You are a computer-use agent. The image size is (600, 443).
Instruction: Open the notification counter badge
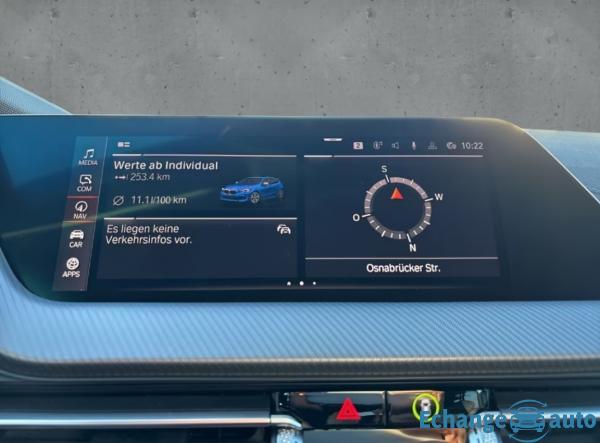tap(358, 145)
